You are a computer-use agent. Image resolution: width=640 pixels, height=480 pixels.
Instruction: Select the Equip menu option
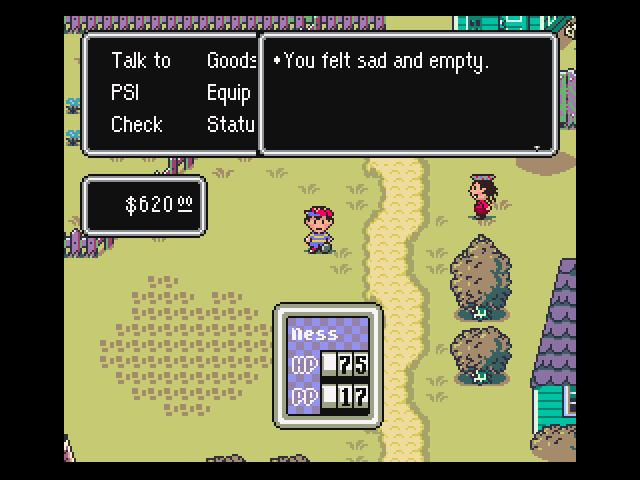pyautogui.click(x=228, y=93)
